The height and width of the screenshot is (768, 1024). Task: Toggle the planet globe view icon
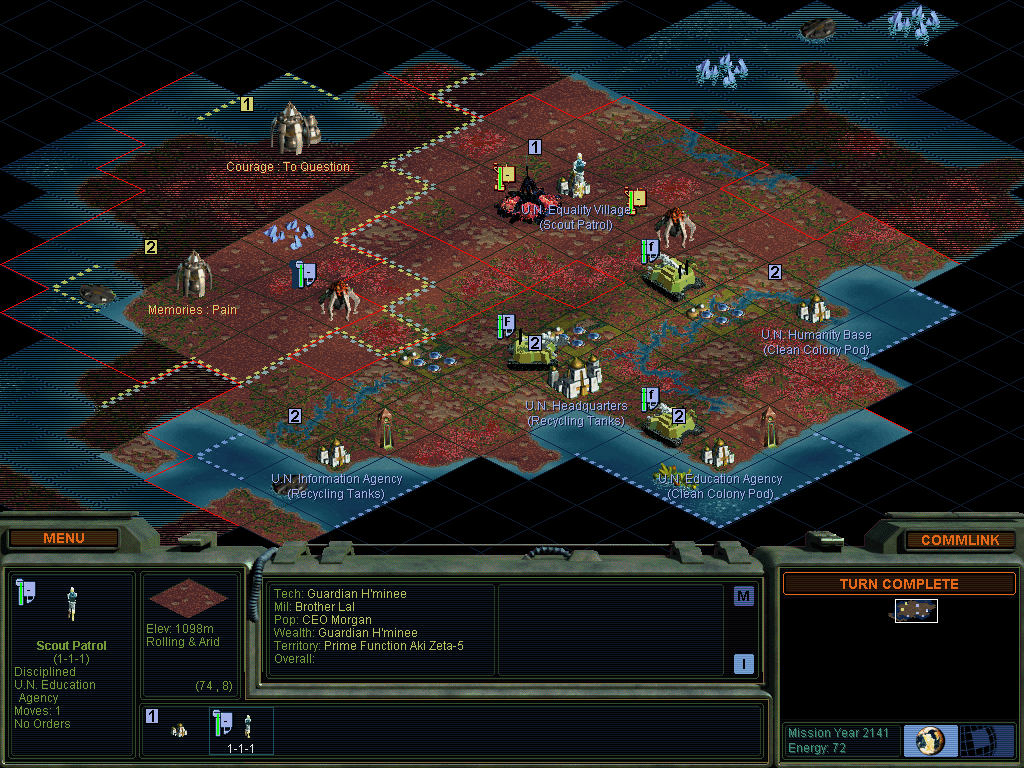(x=930, y=740)
